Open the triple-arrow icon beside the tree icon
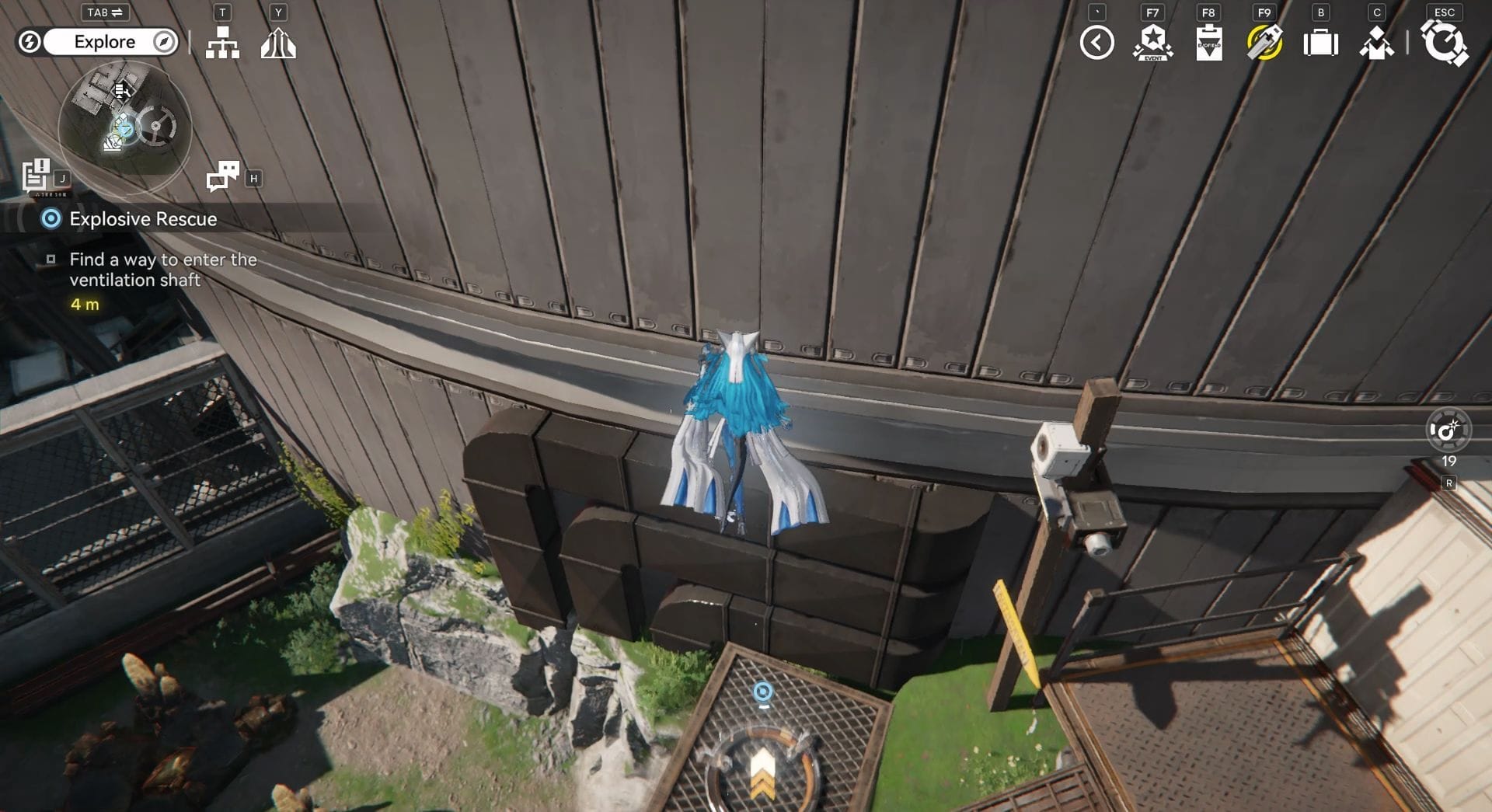Image resolution: width=1492 pixels, height=812 pixels. point(278,43)
